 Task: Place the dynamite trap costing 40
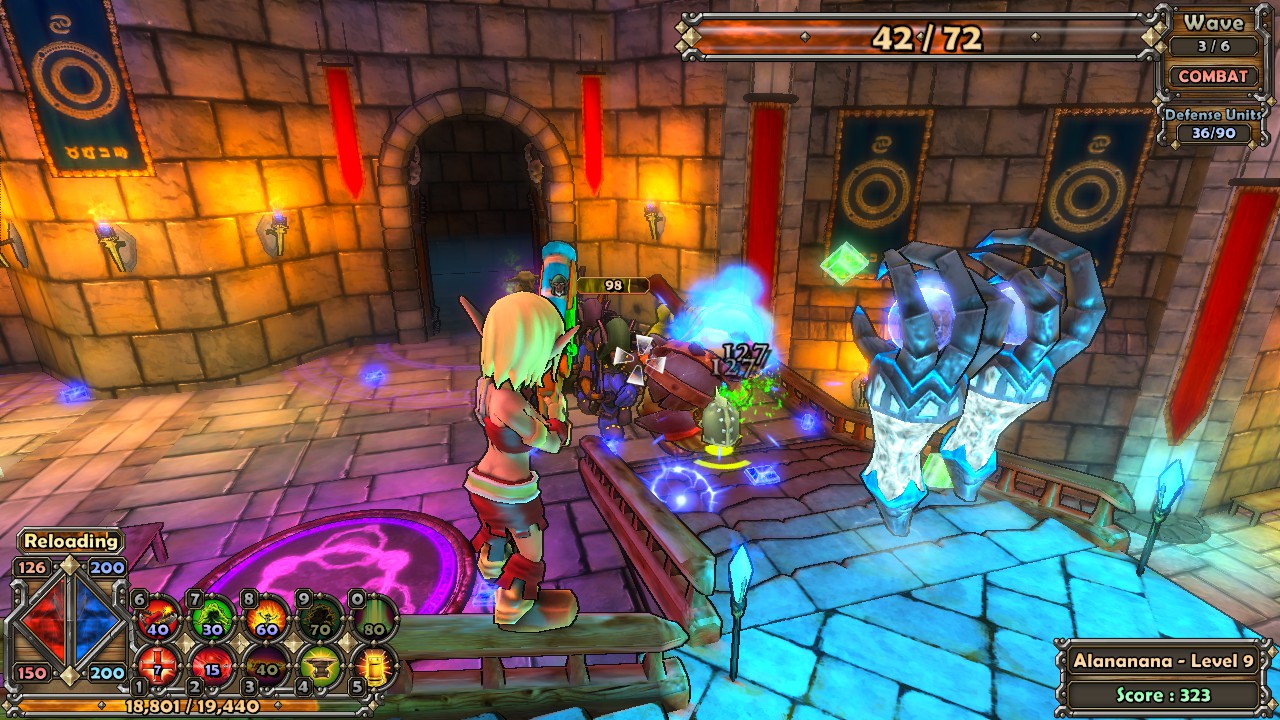click(157, 618)
